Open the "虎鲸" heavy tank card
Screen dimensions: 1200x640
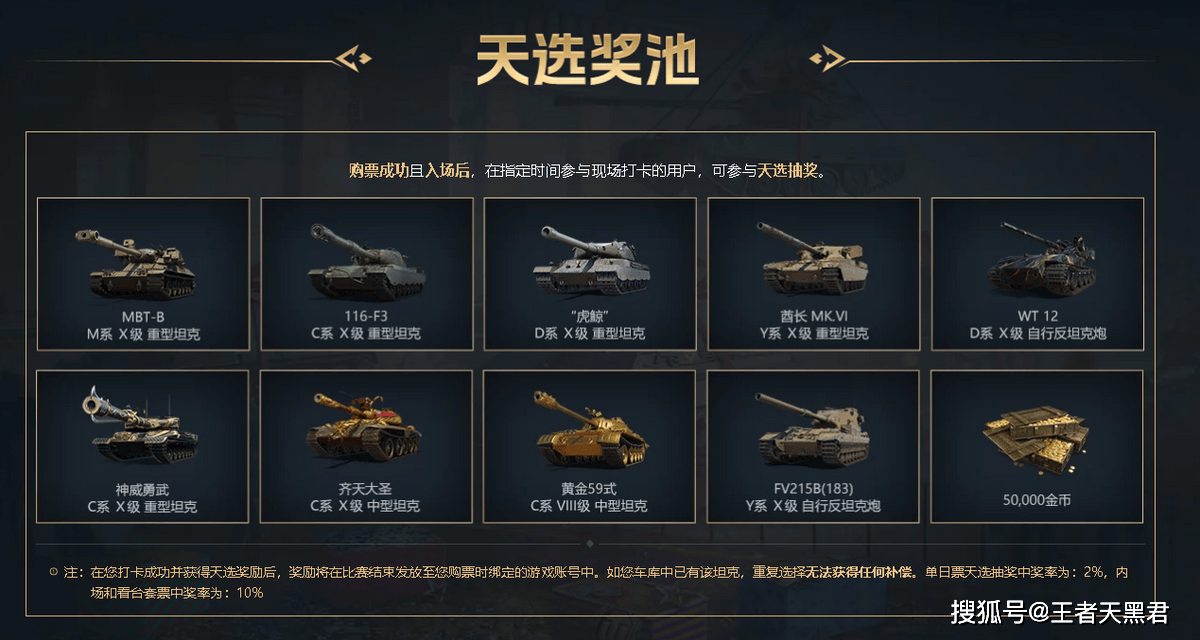point(590,273)
